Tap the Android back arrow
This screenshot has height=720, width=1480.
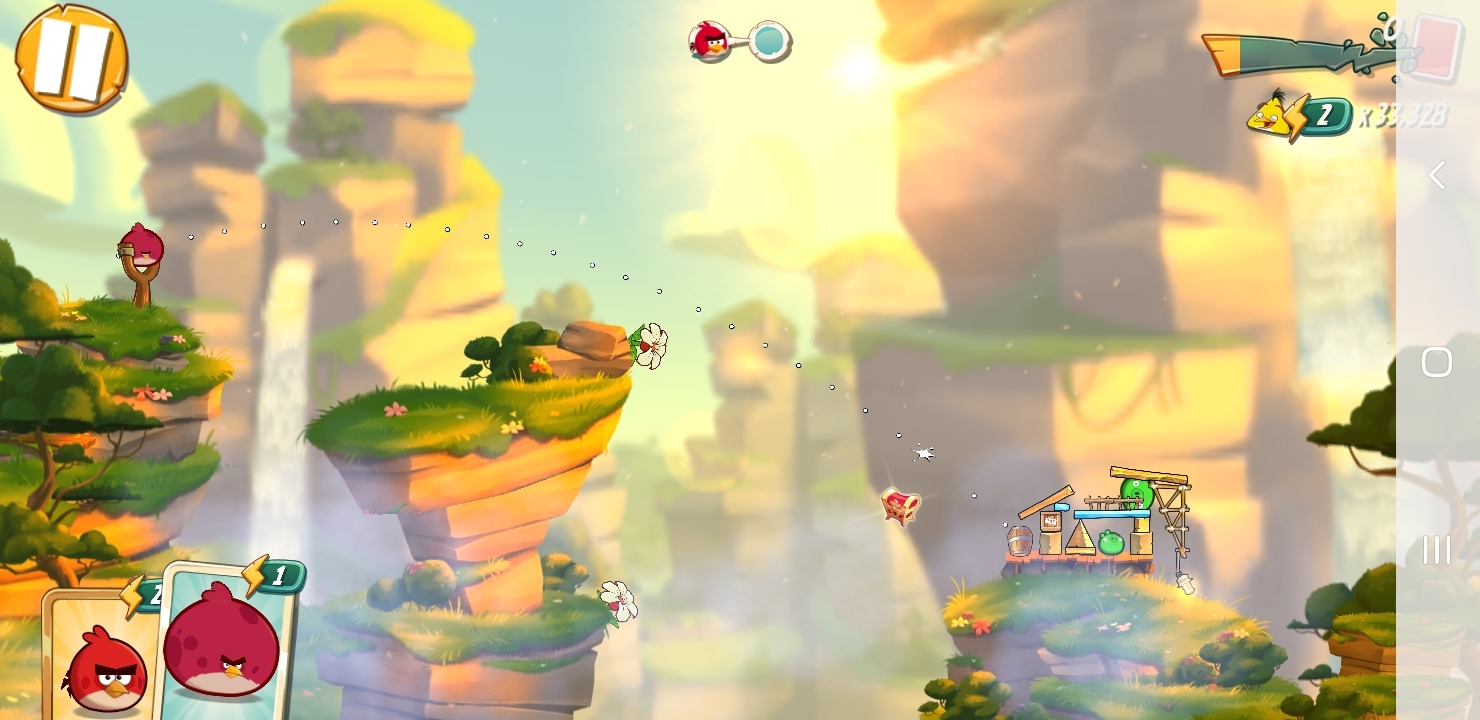click(1437, 176)
